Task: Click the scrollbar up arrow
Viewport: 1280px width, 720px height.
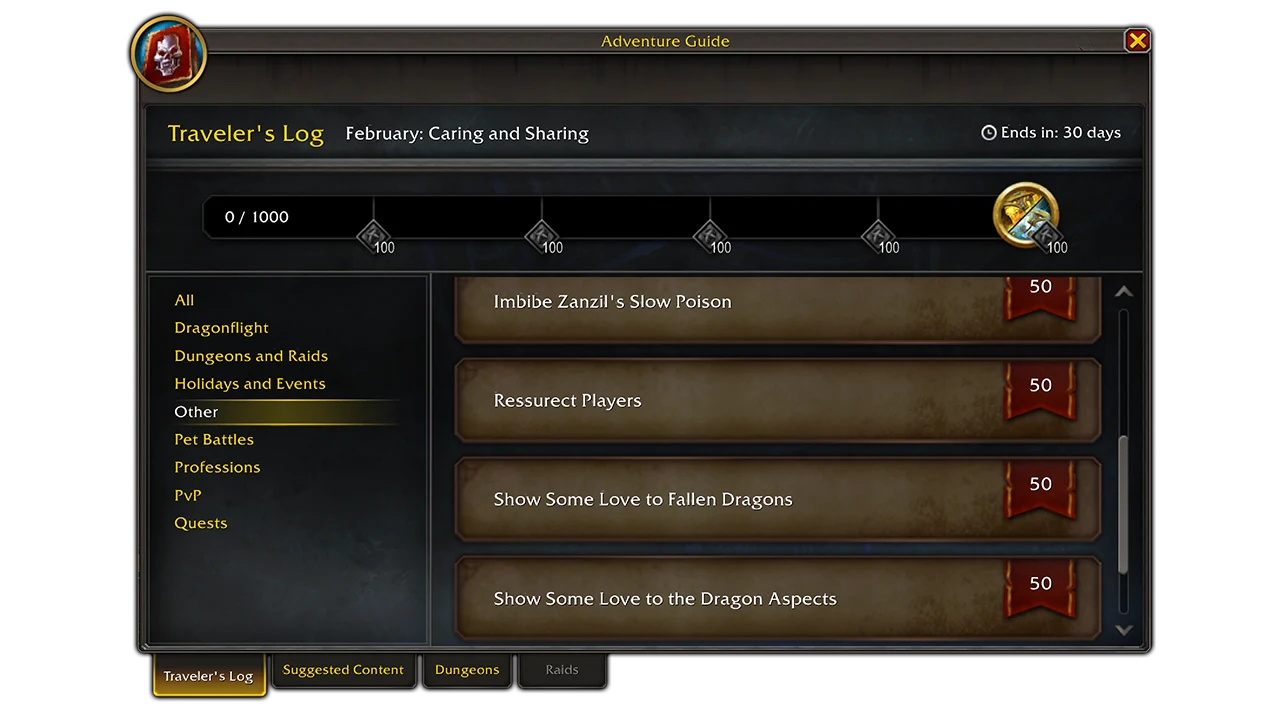Action: (x=1123, y=290)
